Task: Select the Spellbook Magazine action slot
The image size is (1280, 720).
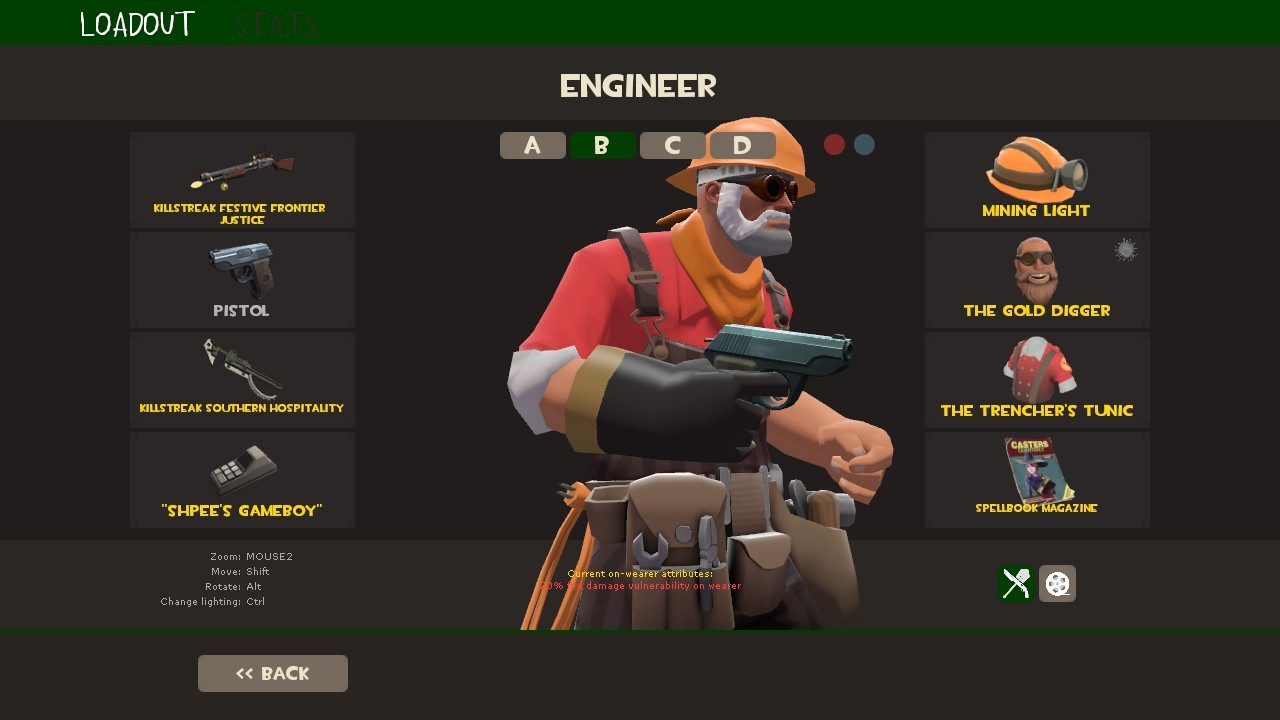Action: pyautogui.click(x=1037, y=480)
